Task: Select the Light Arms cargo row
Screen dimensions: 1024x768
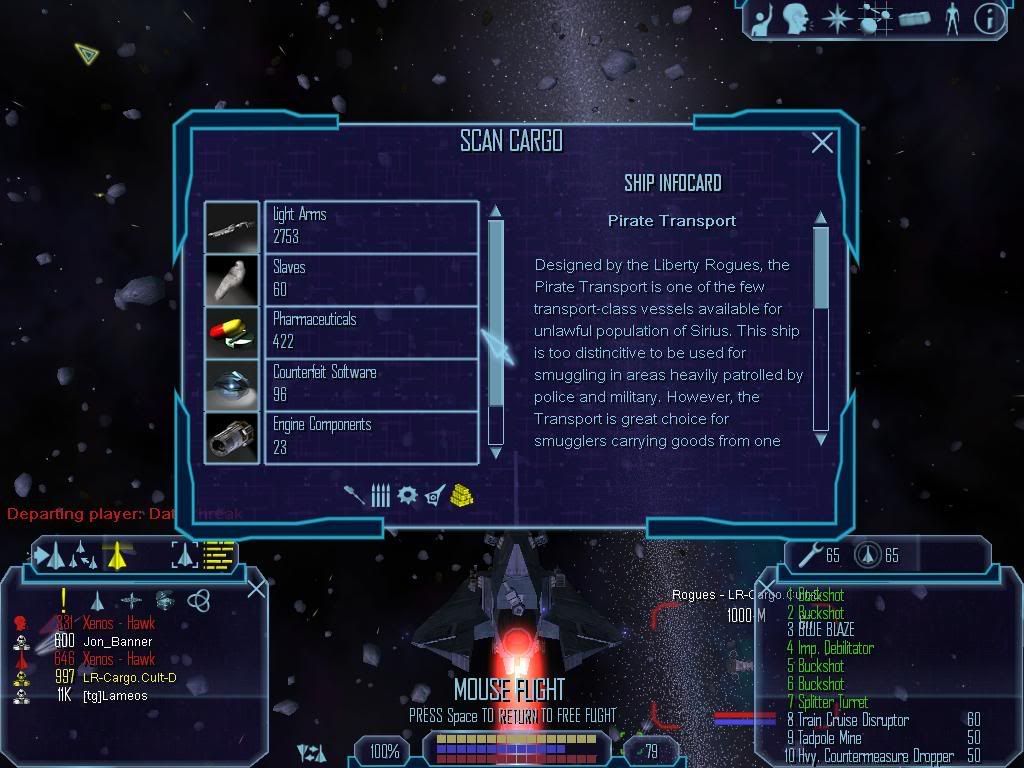Action: 371,227
